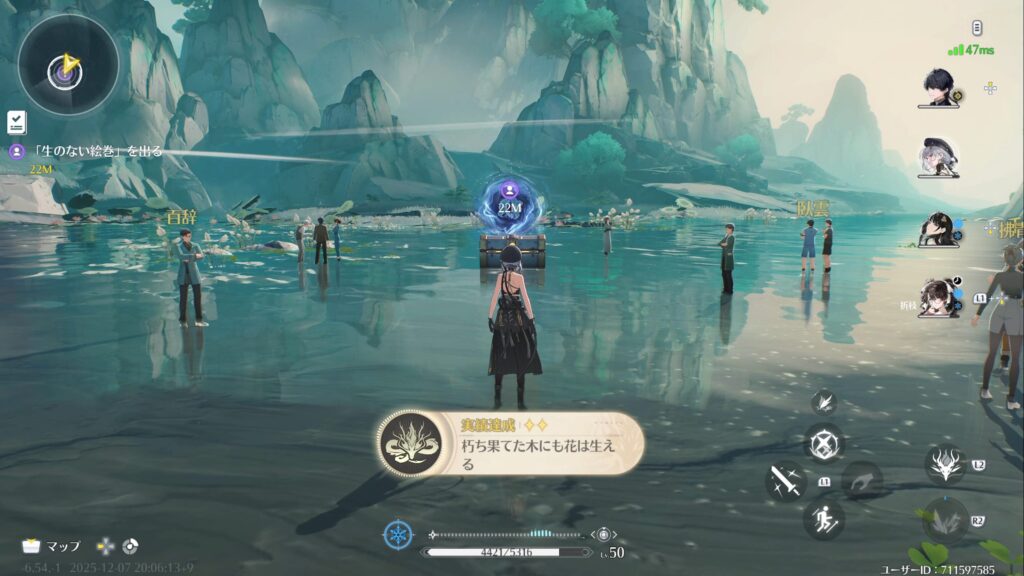The image size is (1024, 576).
Task: Switch to the black-haired third party member
Action: [939, 230]
